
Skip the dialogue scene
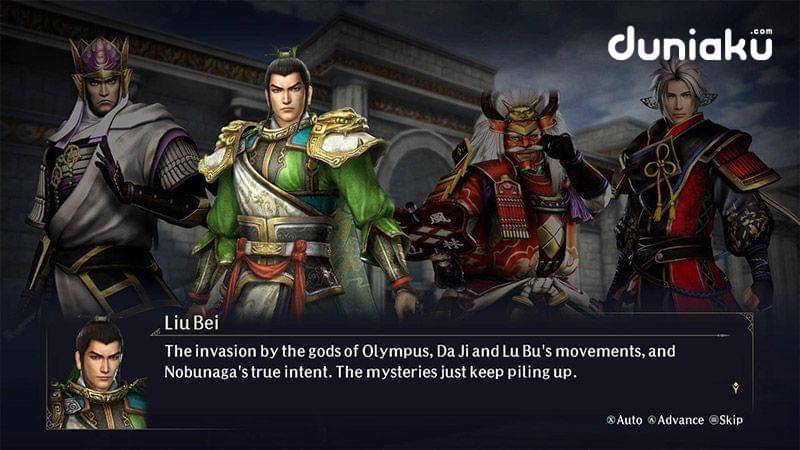coord(726,420)
